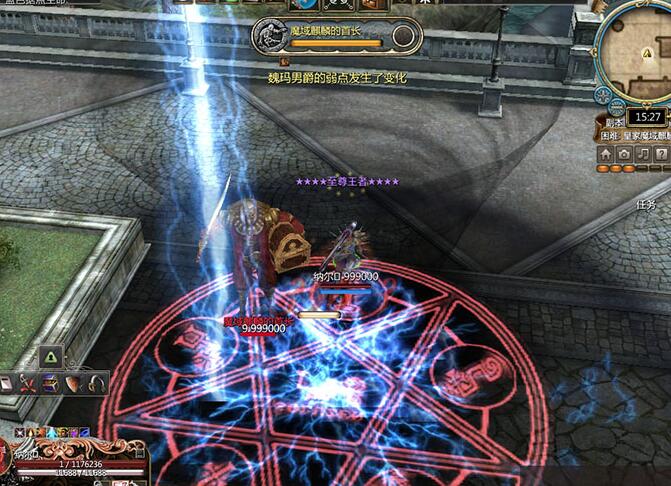The width and height of the screenshot is (671, 486).
Task: Click the headphones icon in the toolbar
Action: [x=97, y=383]
